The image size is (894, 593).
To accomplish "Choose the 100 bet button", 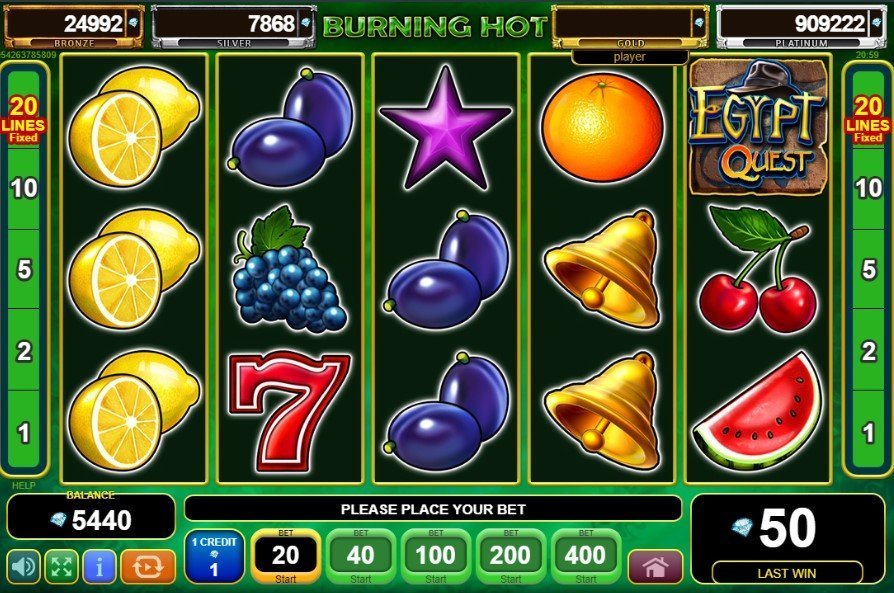I will coord(435,556).
